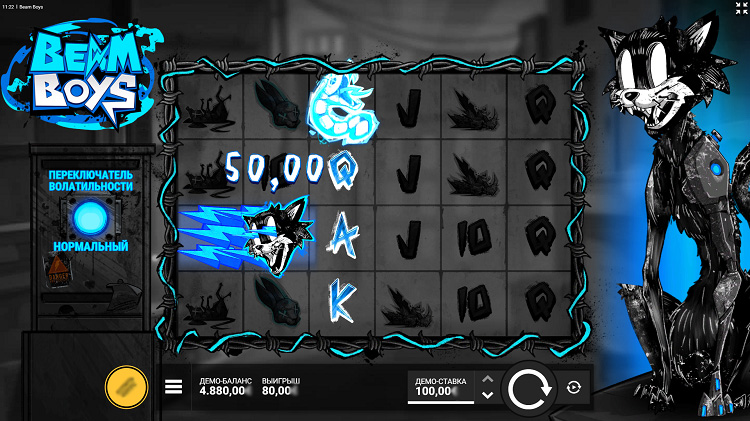Spin the reels with the circular arrow button
The height and width of the screenshot is (421, 750).
[x=528, y=388]
